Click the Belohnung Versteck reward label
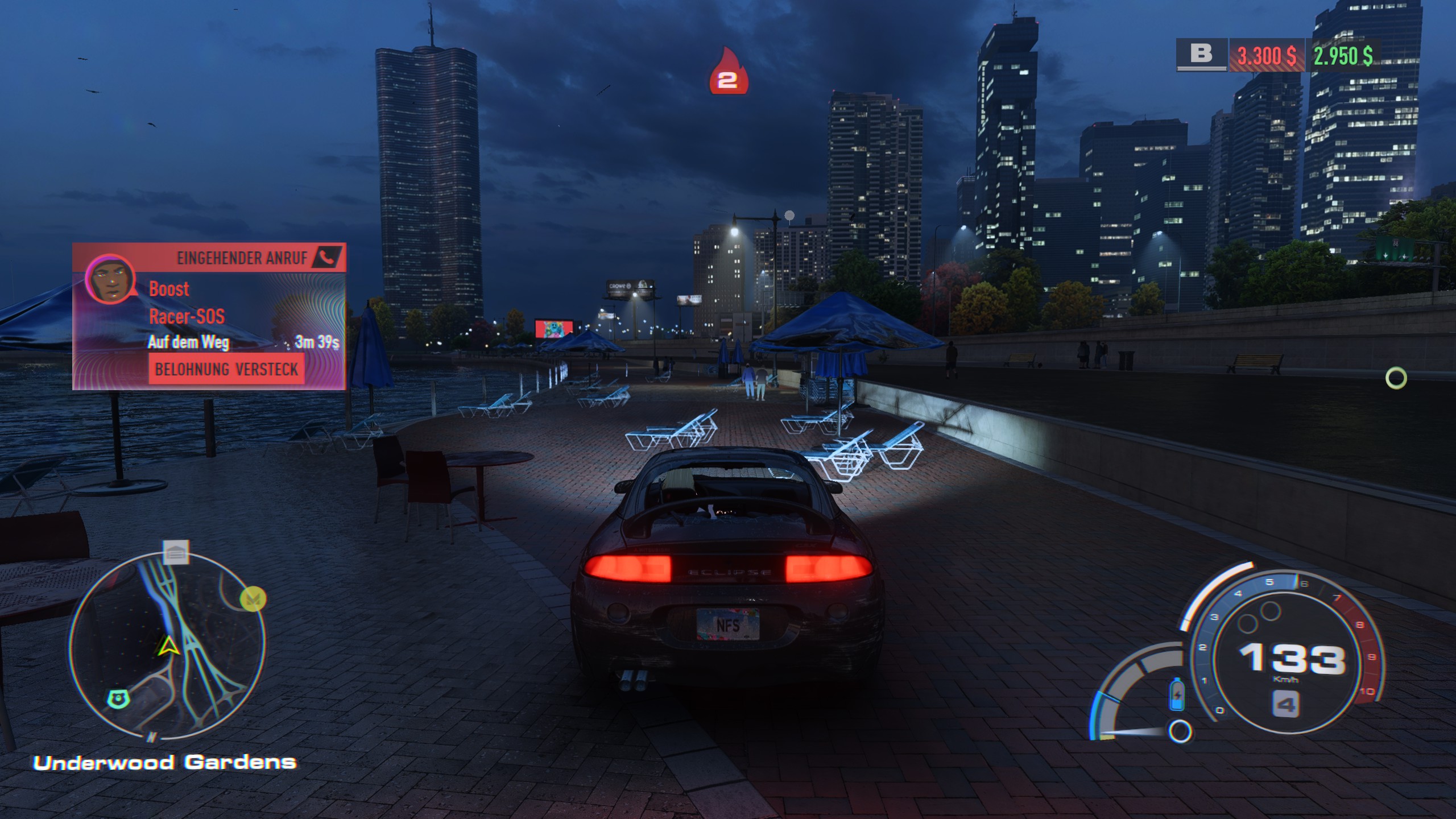 pos(226,369)
